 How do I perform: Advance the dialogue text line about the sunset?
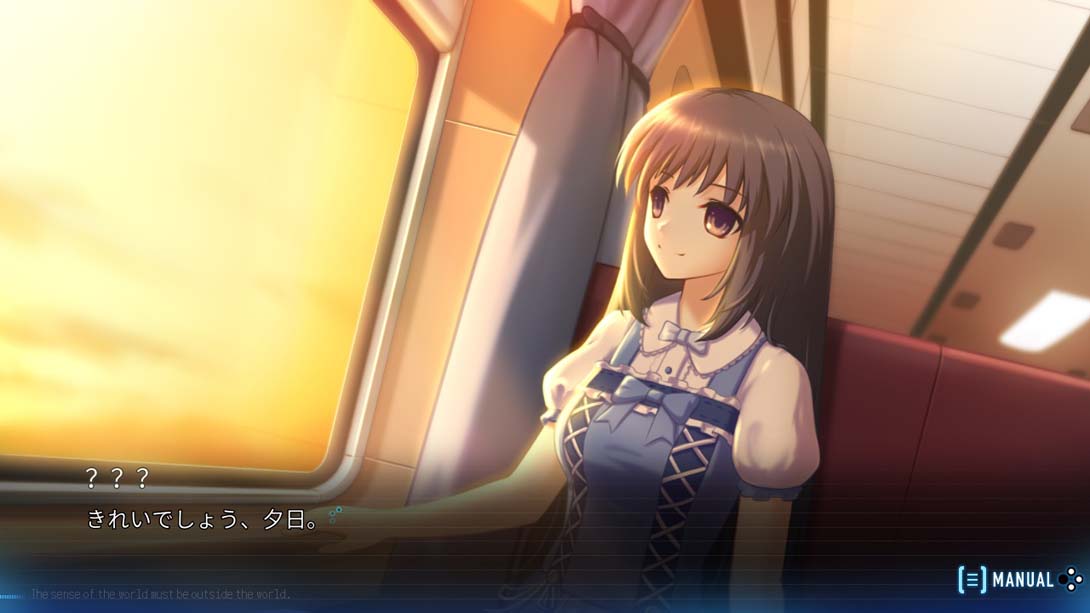pos(203,520)
